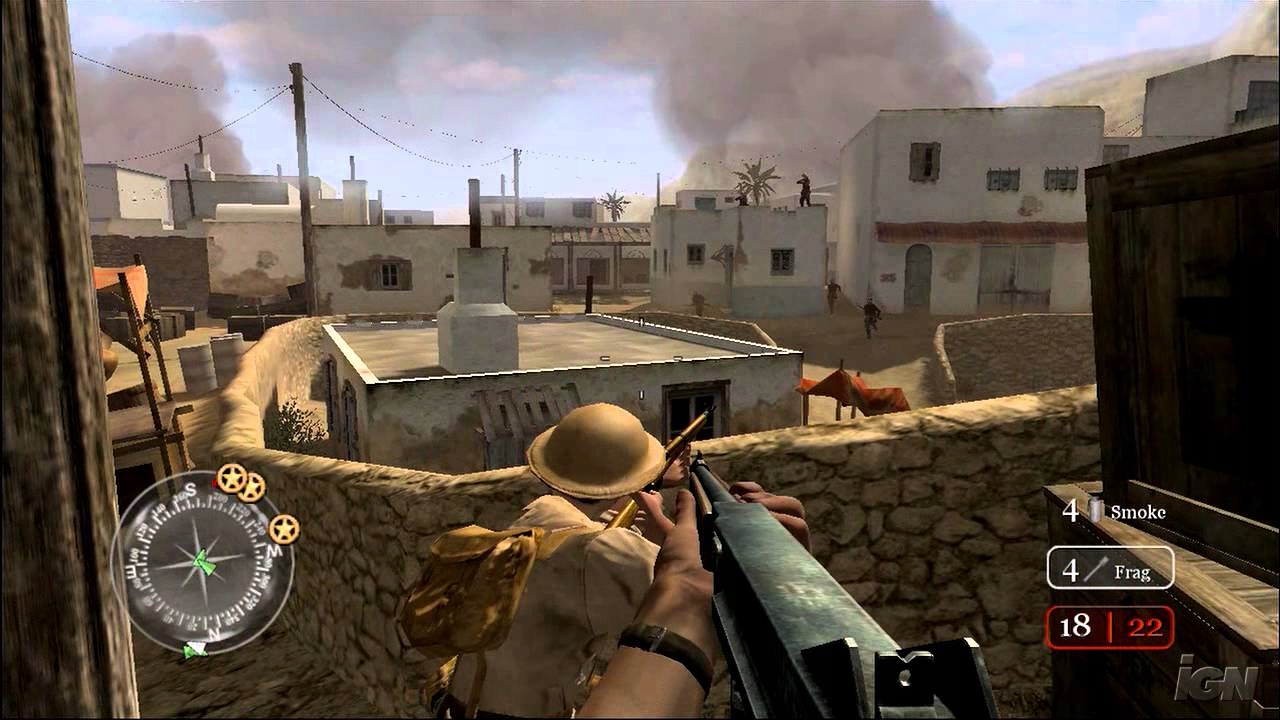Click the white objective arrow below the compass
The height and width of the screenshot is (720, 1280).
[x=197, y=650]
